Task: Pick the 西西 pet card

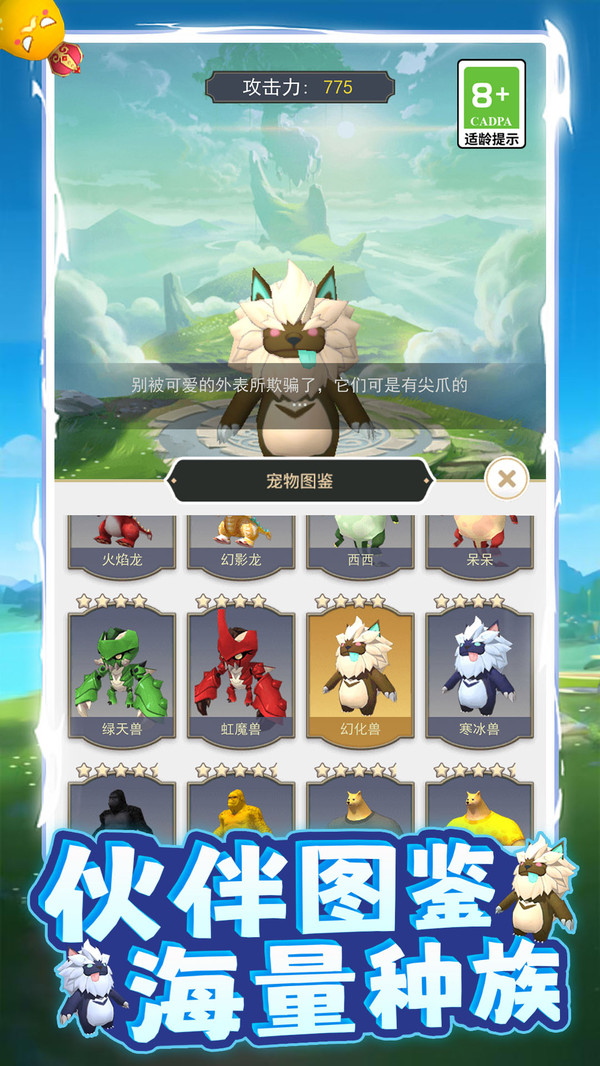Action: pyautogui.click(x=360, y=544)
